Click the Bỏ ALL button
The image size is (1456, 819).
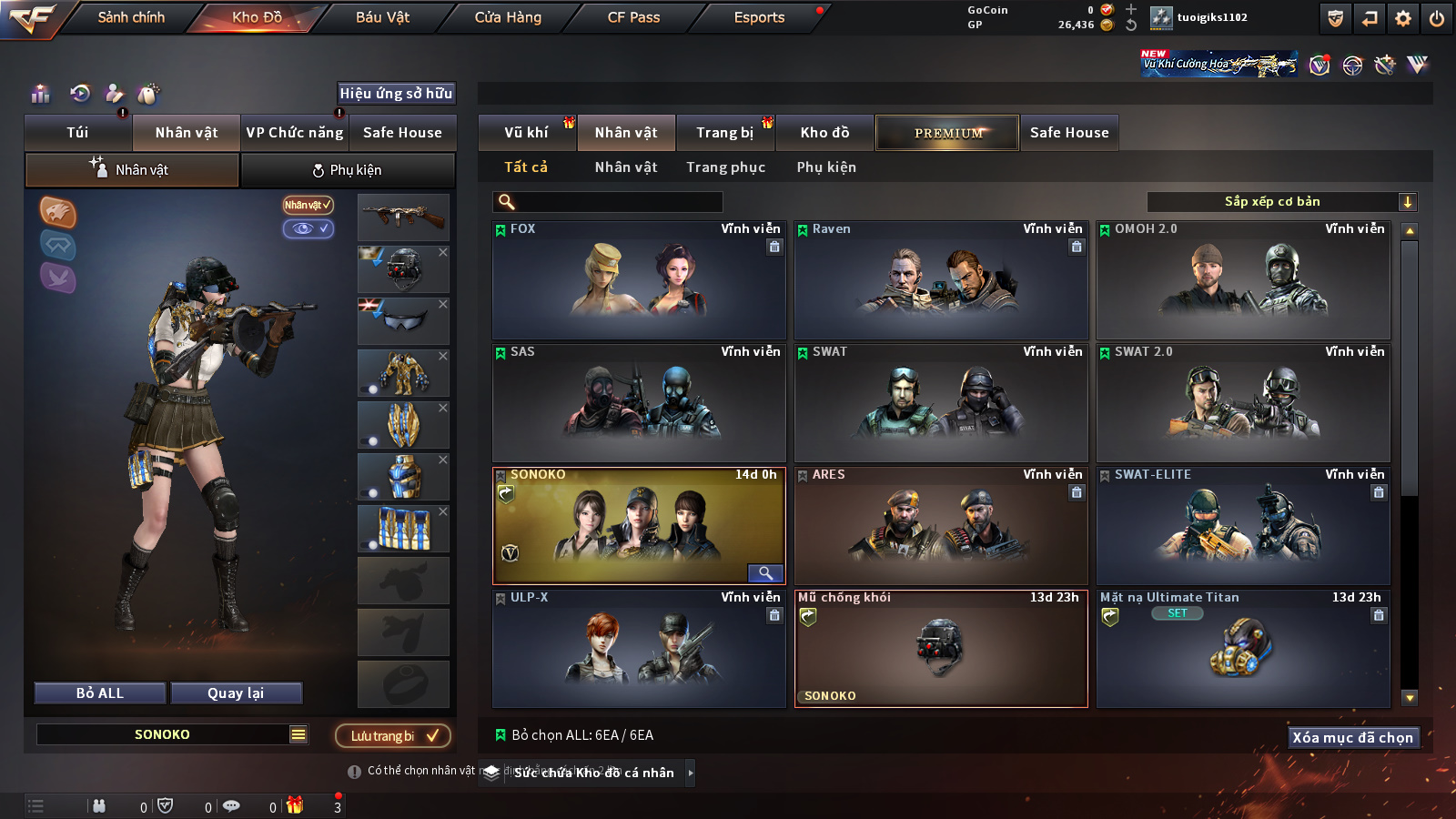100,693
